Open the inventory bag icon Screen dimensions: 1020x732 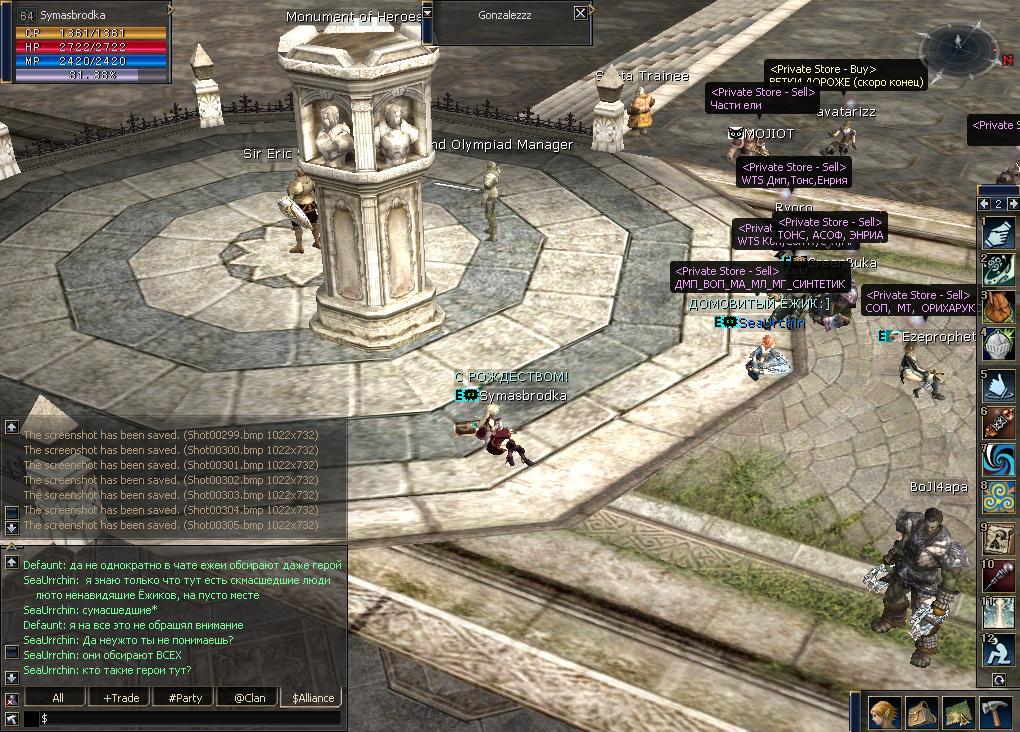tap(922, 712)
